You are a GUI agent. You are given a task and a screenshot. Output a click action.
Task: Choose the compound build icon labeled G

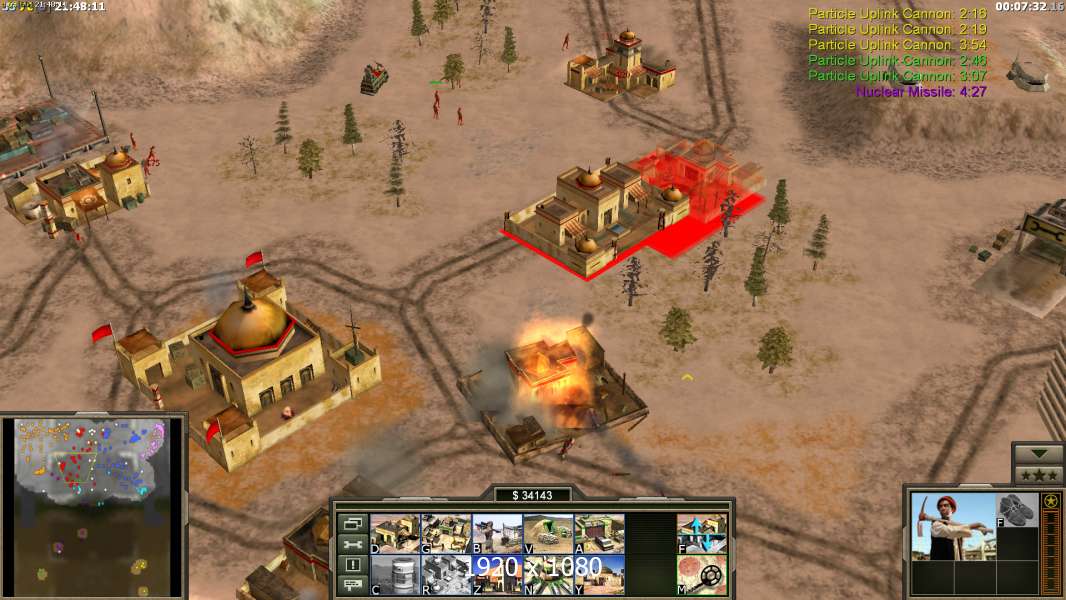pyautogui.click(x=446, y=533)
